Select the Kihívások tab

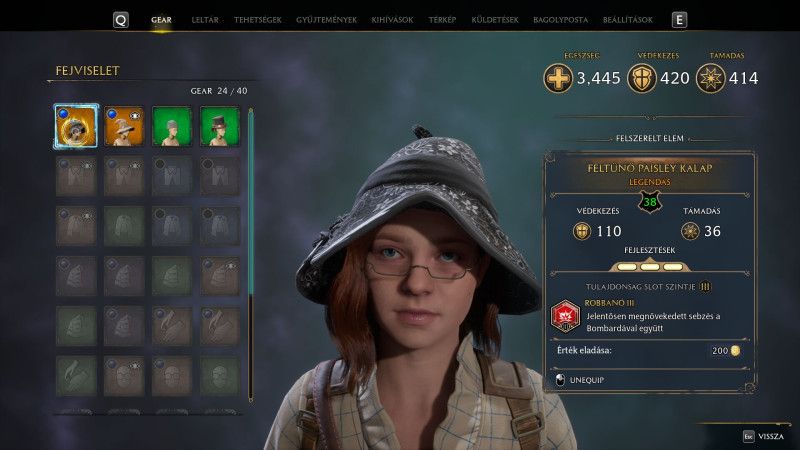click(391, 20)
